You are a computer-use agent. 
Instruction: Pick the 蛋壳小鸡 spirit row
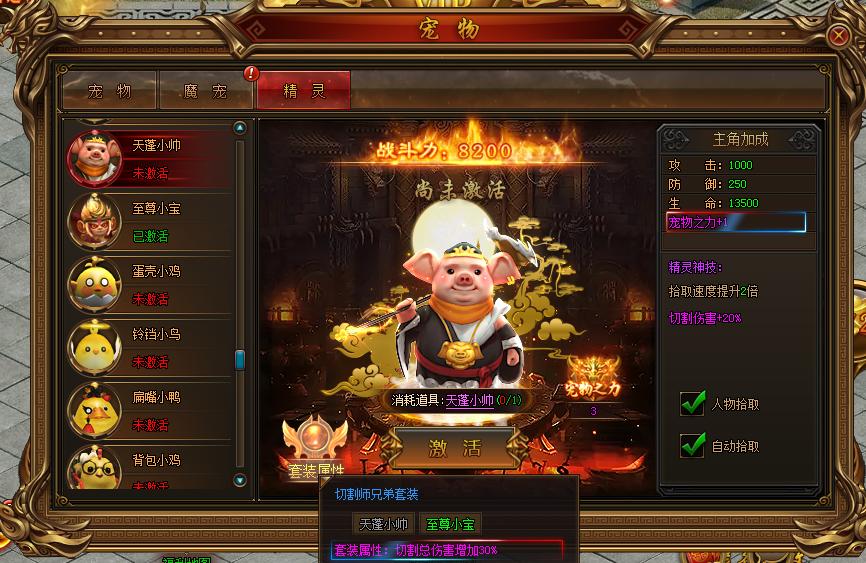[150, 284]
